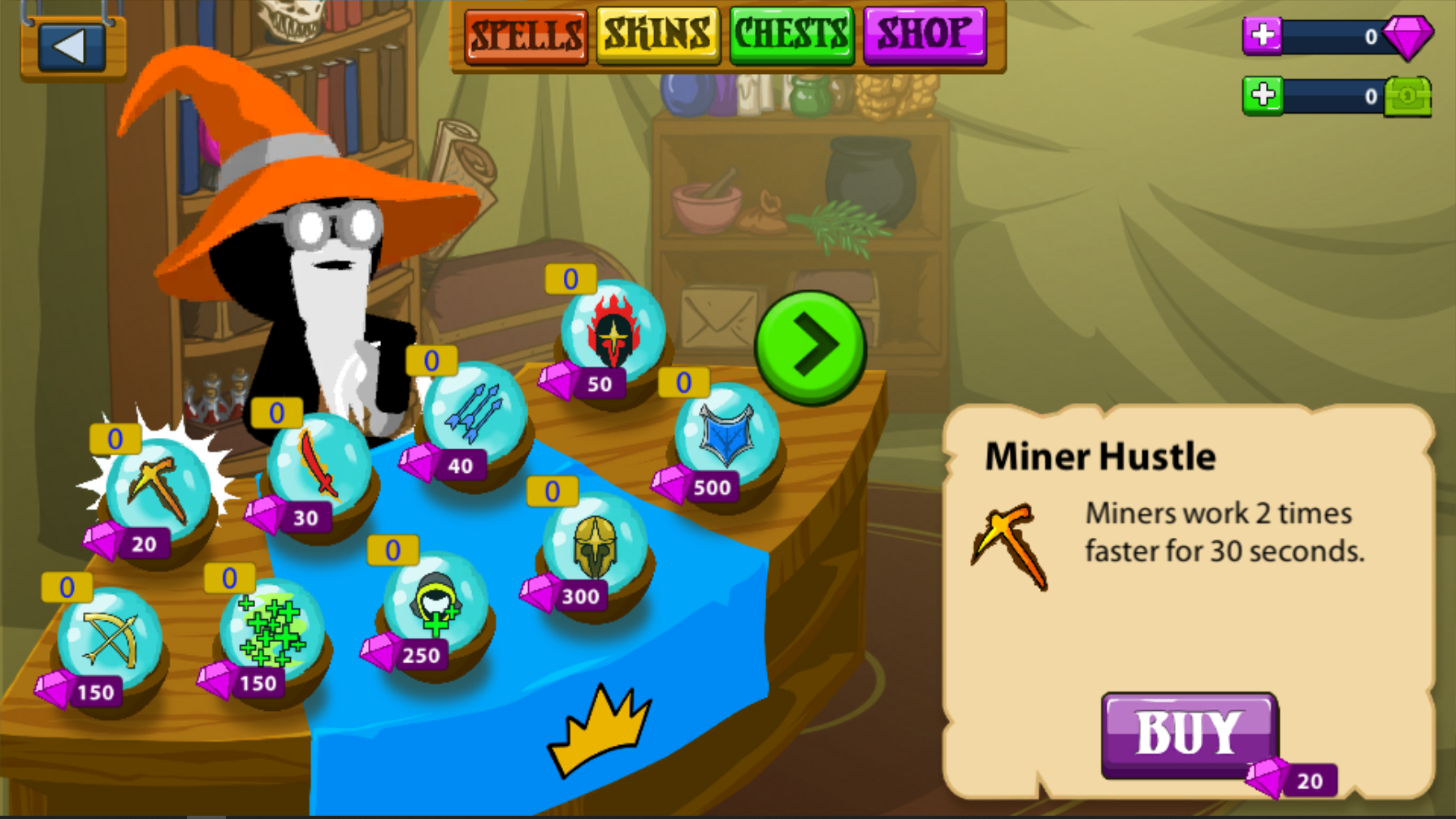Image resolution: width=1456 pixels, height=819 pixels.
Task: Pick the green crosses heal orb
Action: point(271,631)
